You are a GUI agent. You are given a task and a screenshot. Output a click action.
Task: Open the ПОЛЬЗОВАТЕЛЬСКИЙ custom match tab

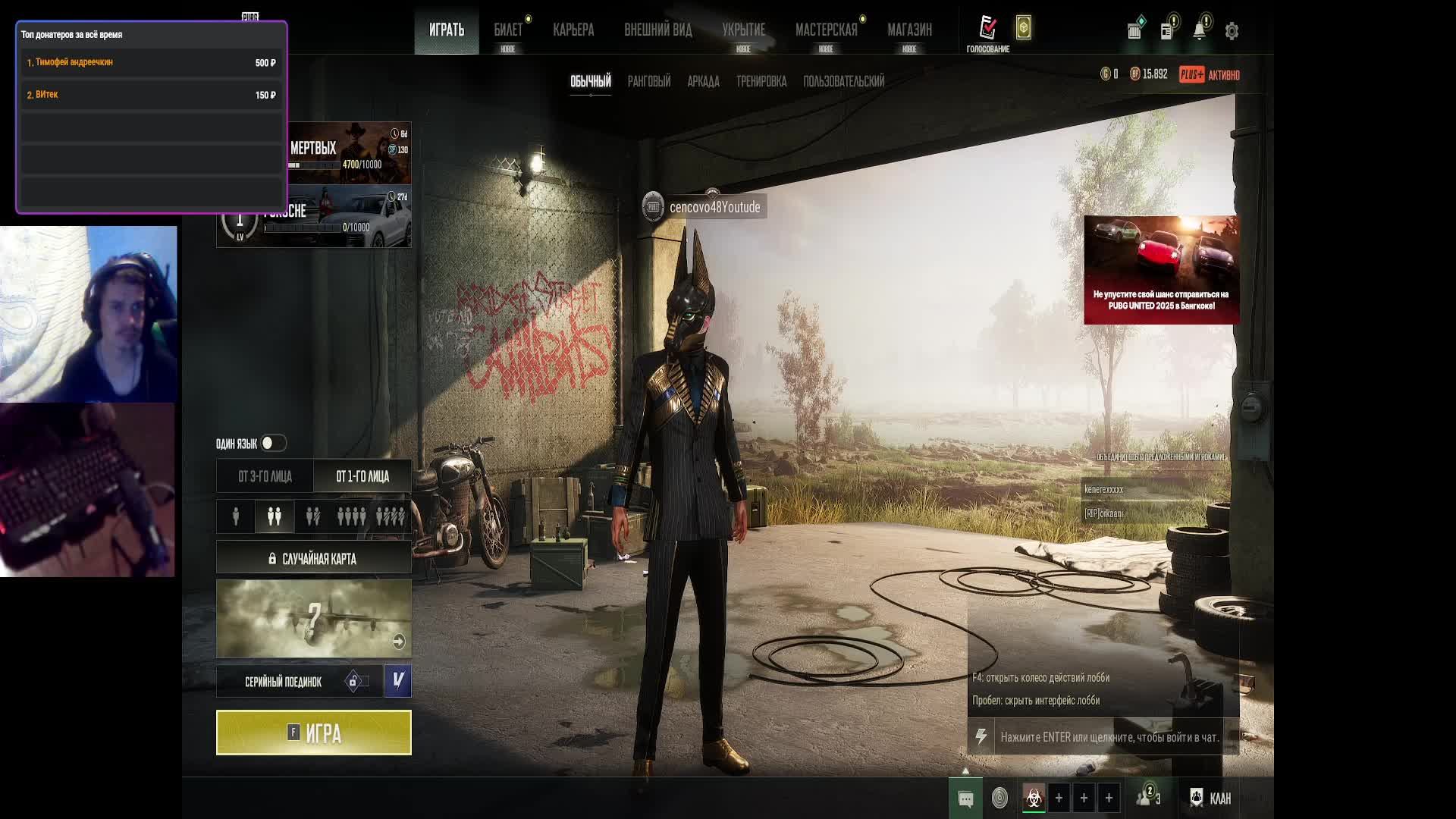tap(843, 81)
